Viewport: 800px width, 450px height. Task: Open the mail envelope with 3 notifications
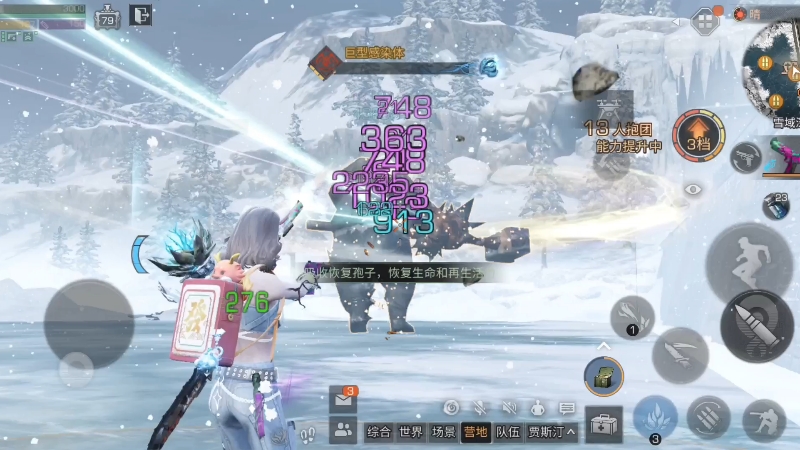click(342, 399)
